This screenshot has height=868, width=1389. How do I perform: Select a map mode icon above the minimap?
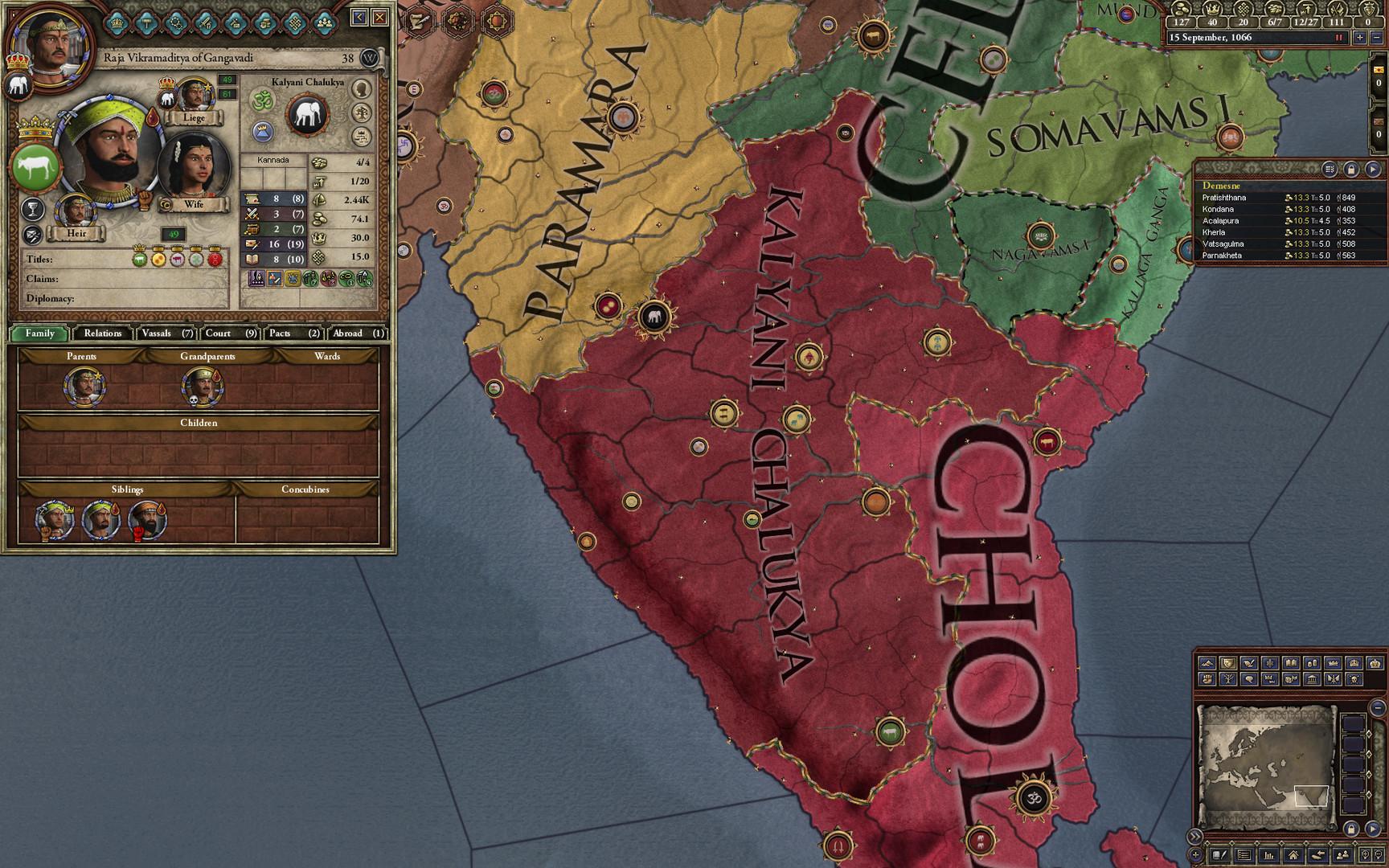point(1208,665)
